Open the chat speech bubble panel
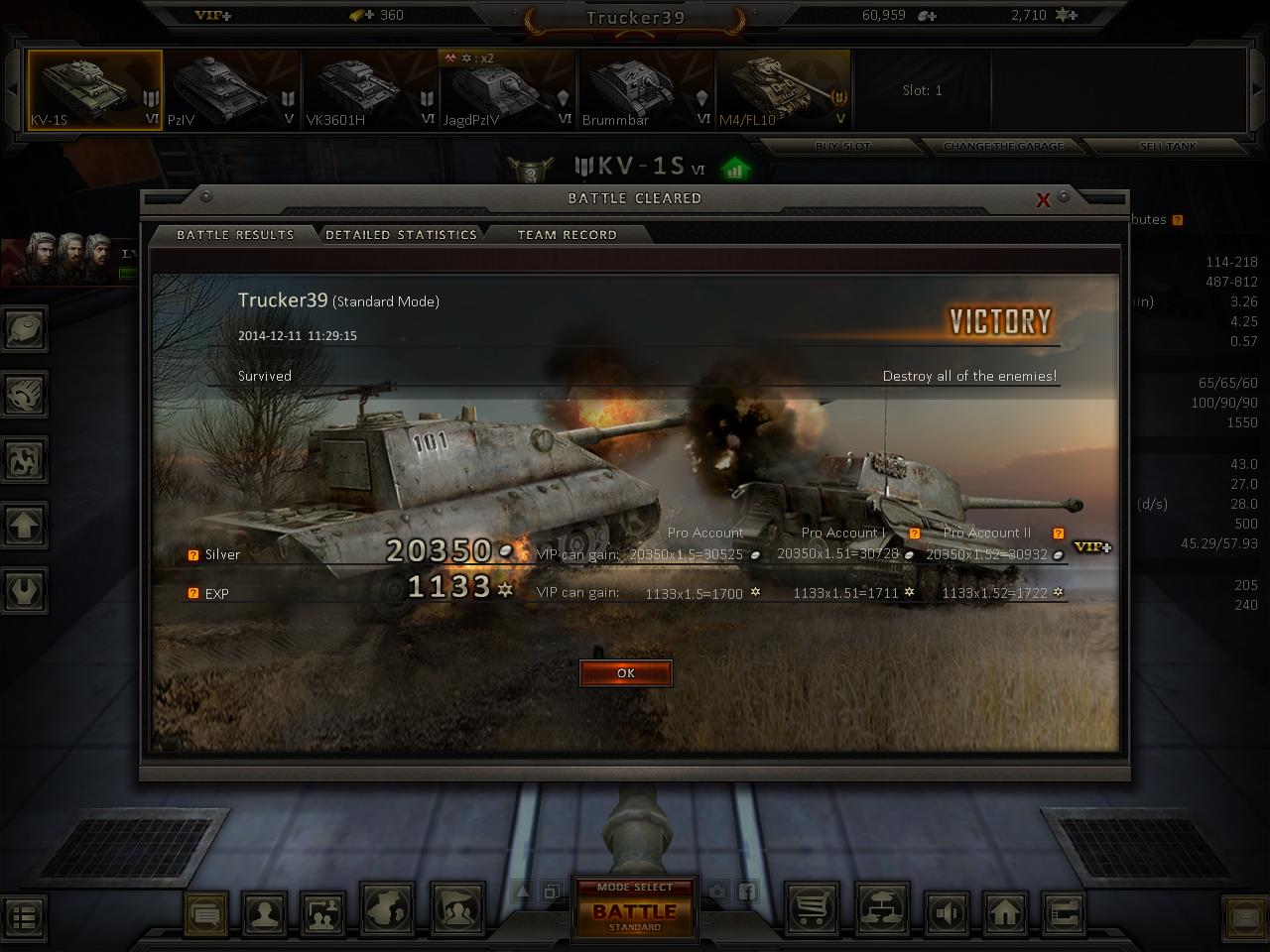Viewport: 1270px width, 952px height. click(206, 913)
